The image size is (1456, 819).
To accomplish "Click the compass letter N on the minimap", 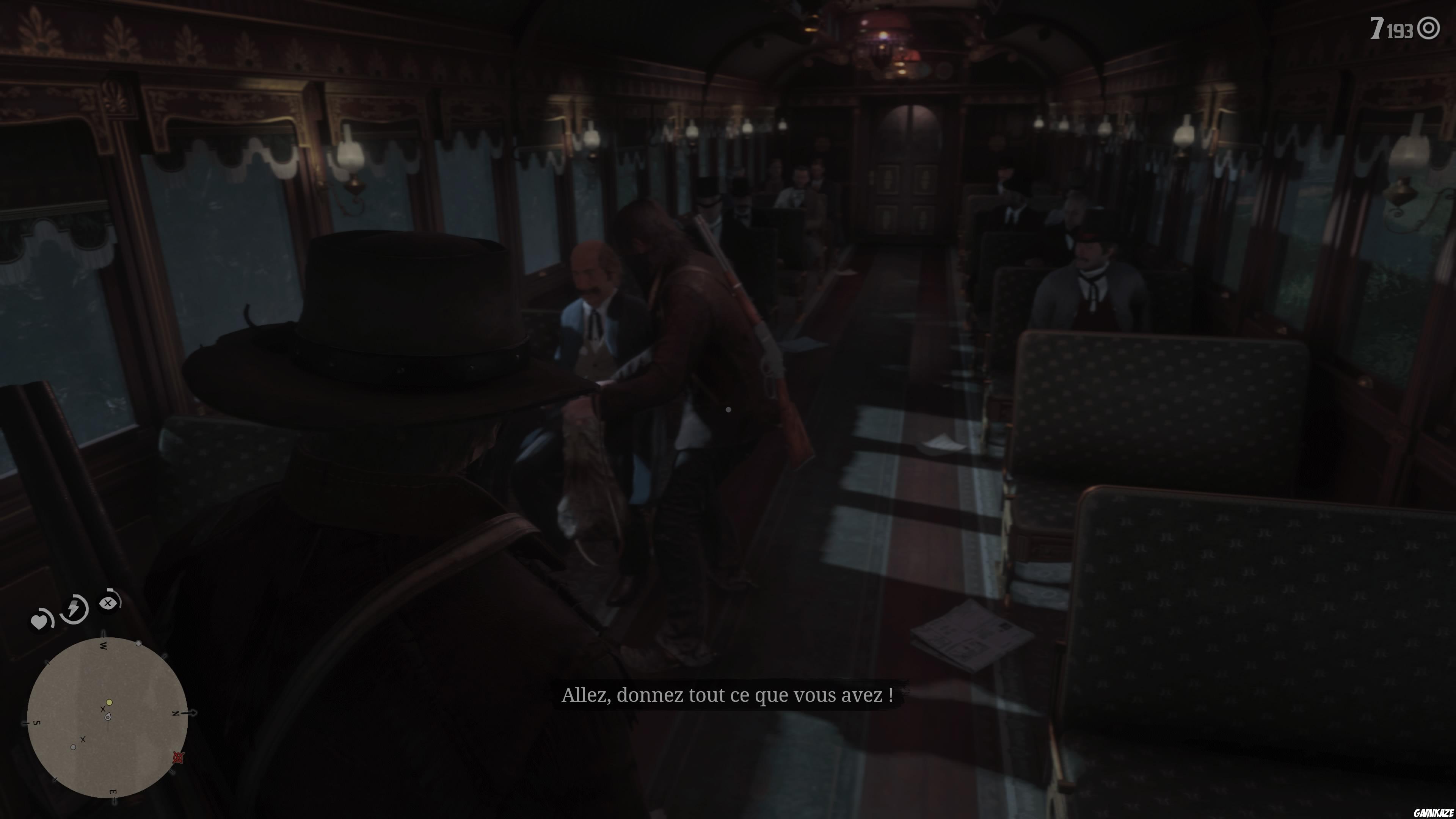I will pos(176,714).
